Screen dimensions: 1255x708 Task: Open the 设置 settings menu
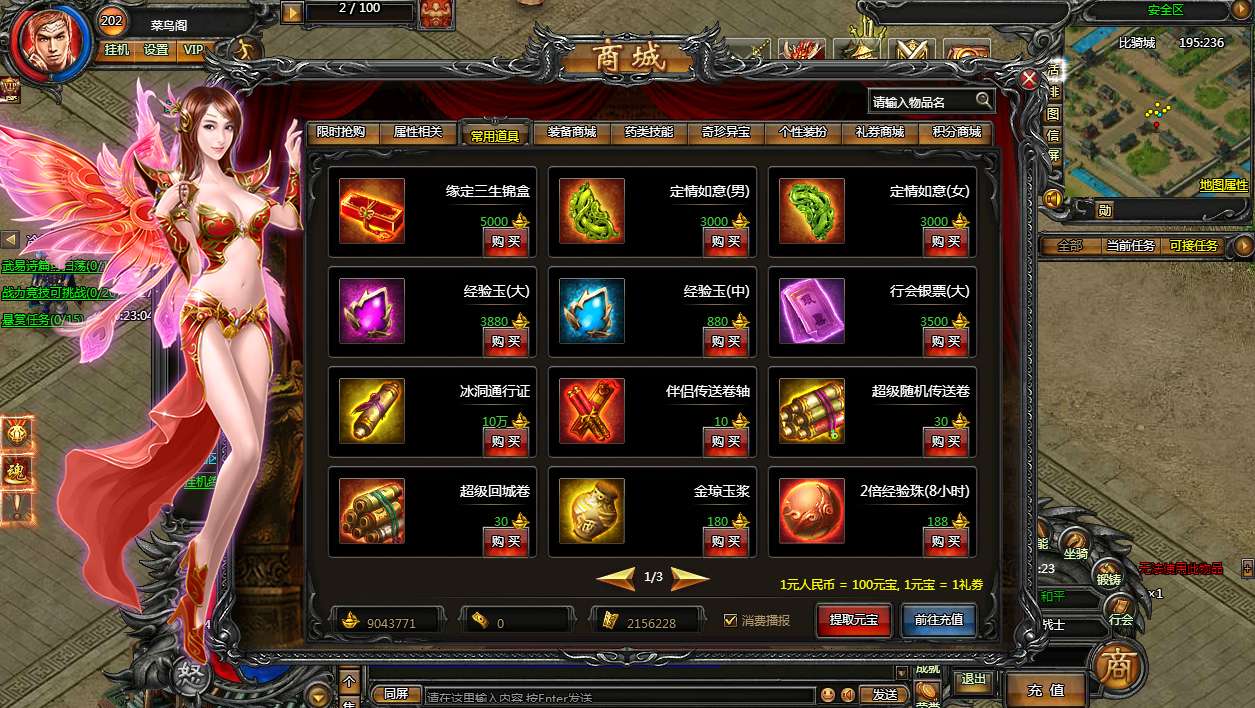pyautogui.click(x=156, y=50)
